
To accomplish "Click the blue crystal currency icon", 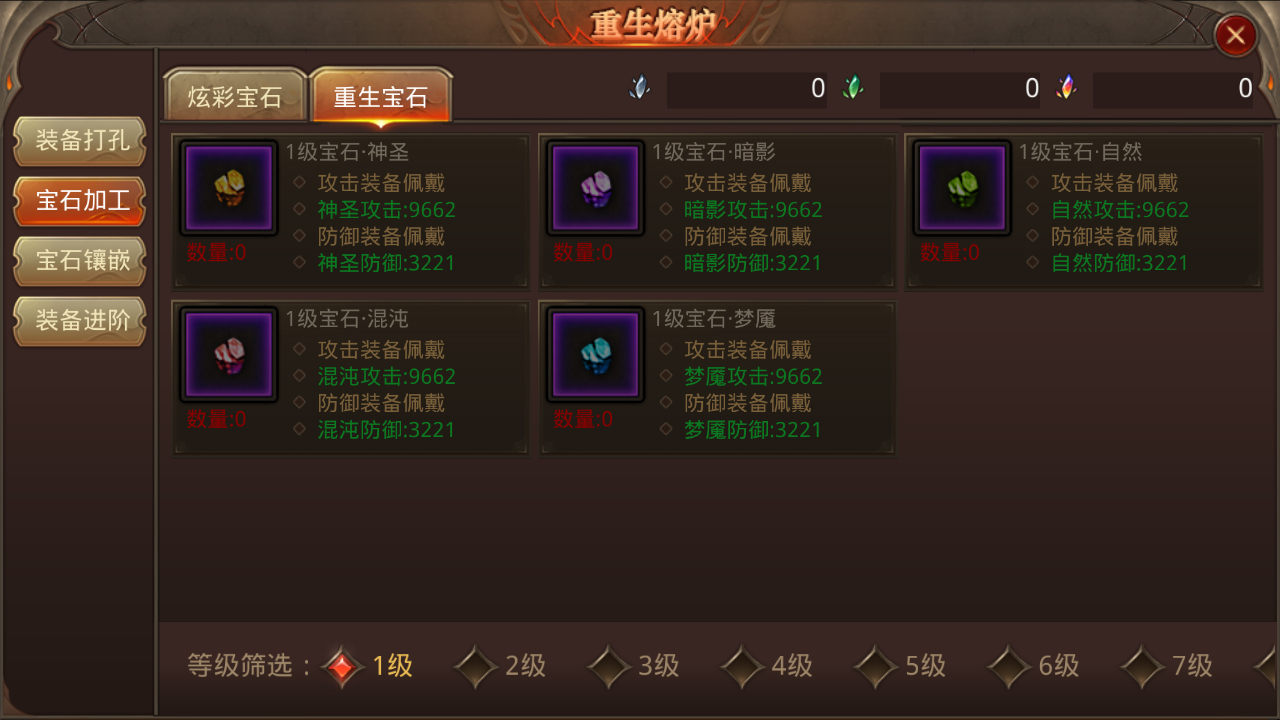I will pyautogui.click(x=639, y=87).
